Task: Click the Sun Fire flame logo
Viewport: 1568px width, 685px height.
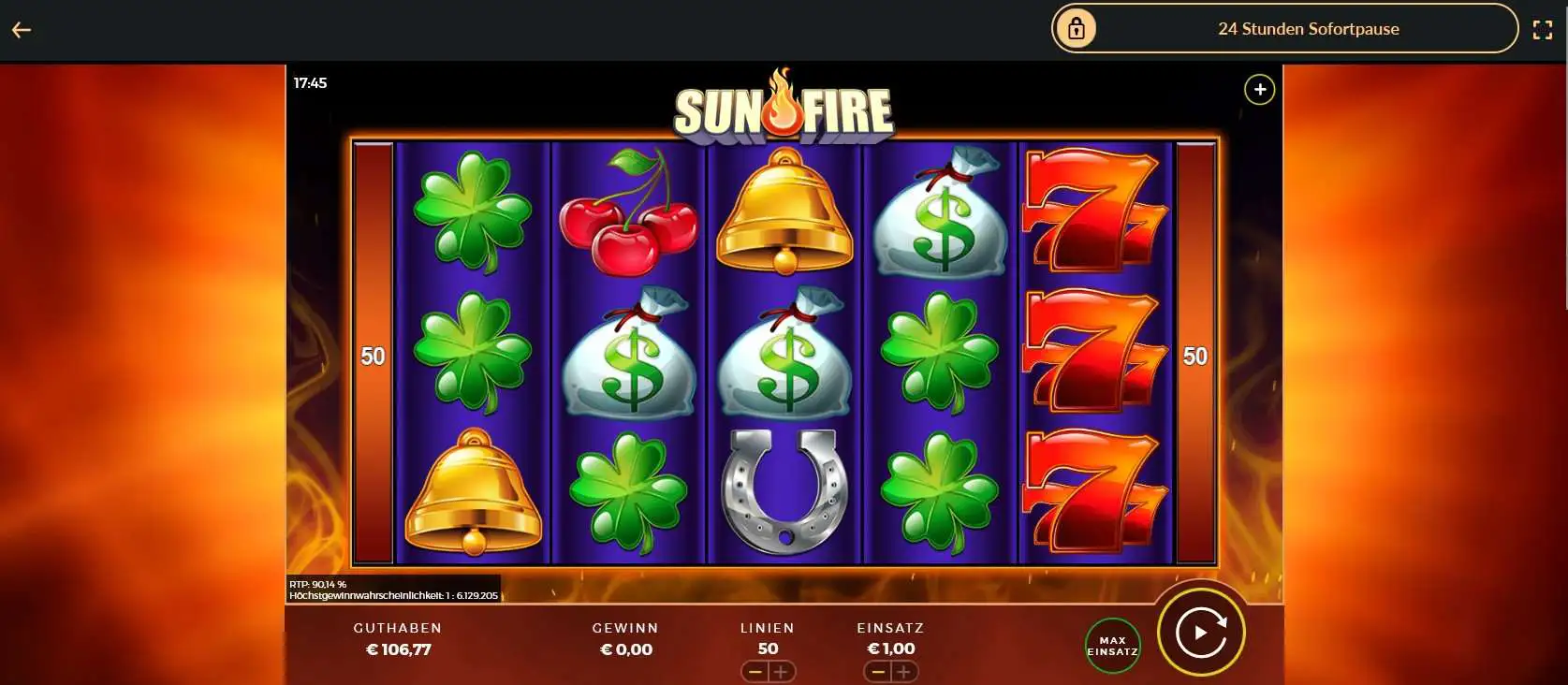Action: pos(784,105)
